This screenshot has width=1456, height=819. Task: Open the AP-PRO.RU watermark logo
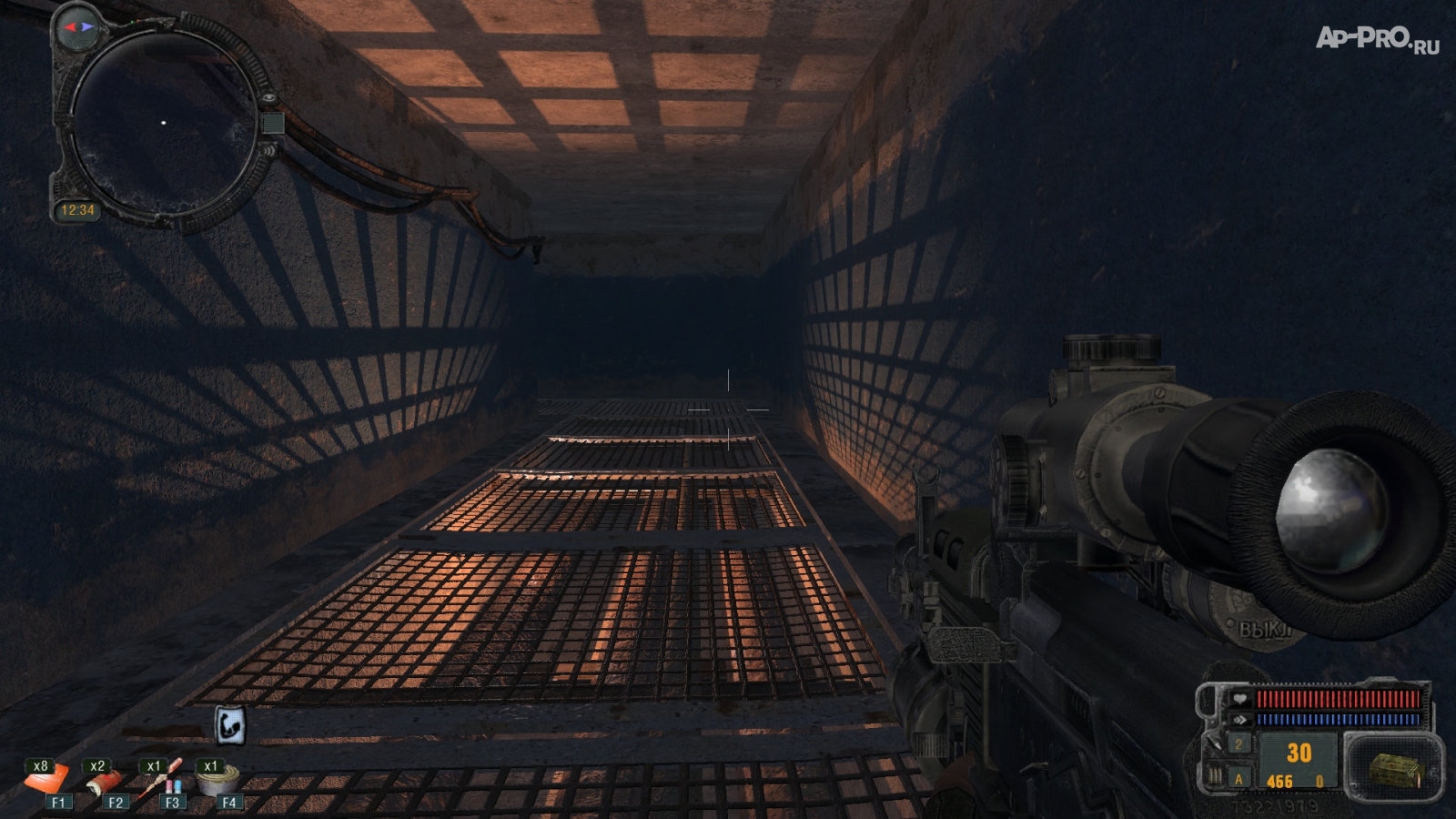point(1376,38)
